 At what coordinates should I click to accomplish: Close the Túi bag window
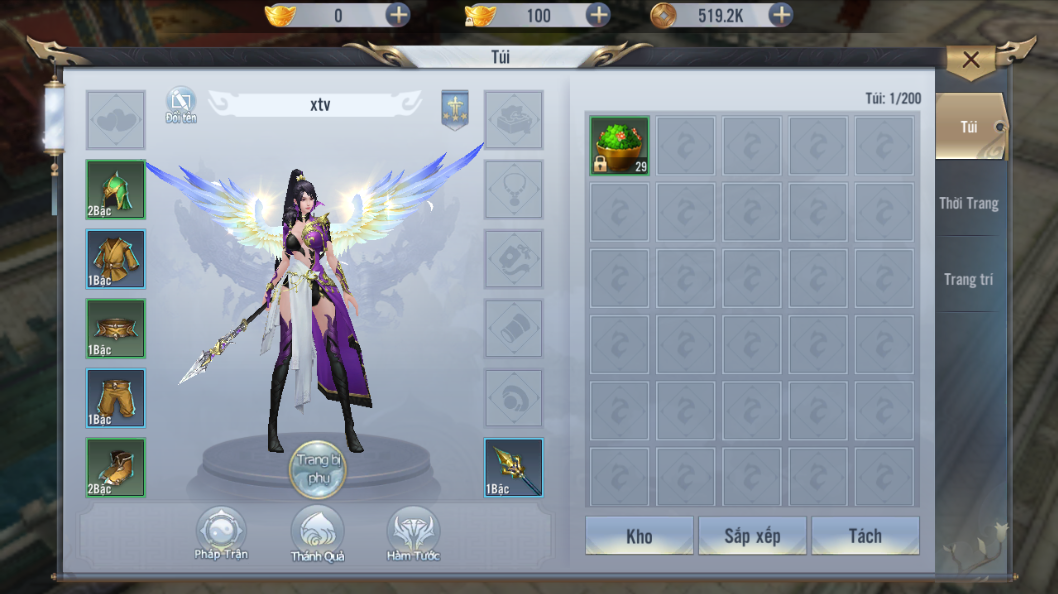[971, 60]
